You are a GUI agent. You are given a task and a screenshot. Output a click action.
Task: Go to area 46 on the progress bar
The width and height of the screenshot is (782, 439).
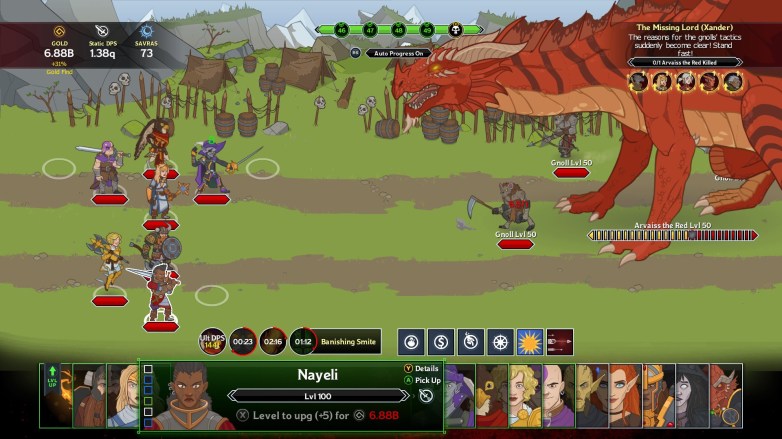click(342, 31)
